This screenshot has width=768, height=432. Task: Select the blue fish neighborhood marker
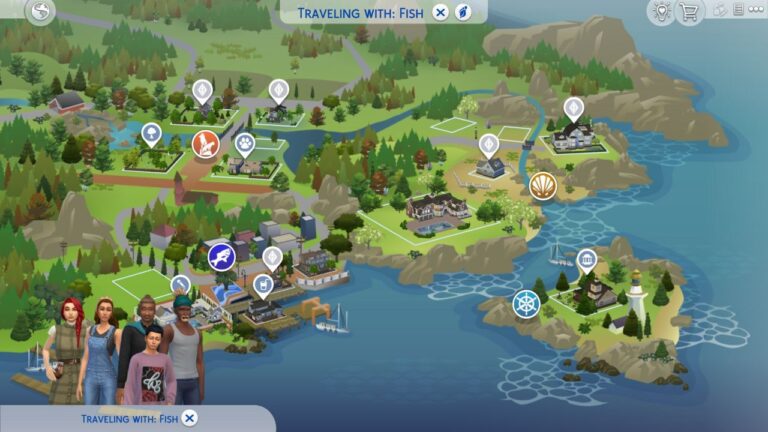coord(221,256)
